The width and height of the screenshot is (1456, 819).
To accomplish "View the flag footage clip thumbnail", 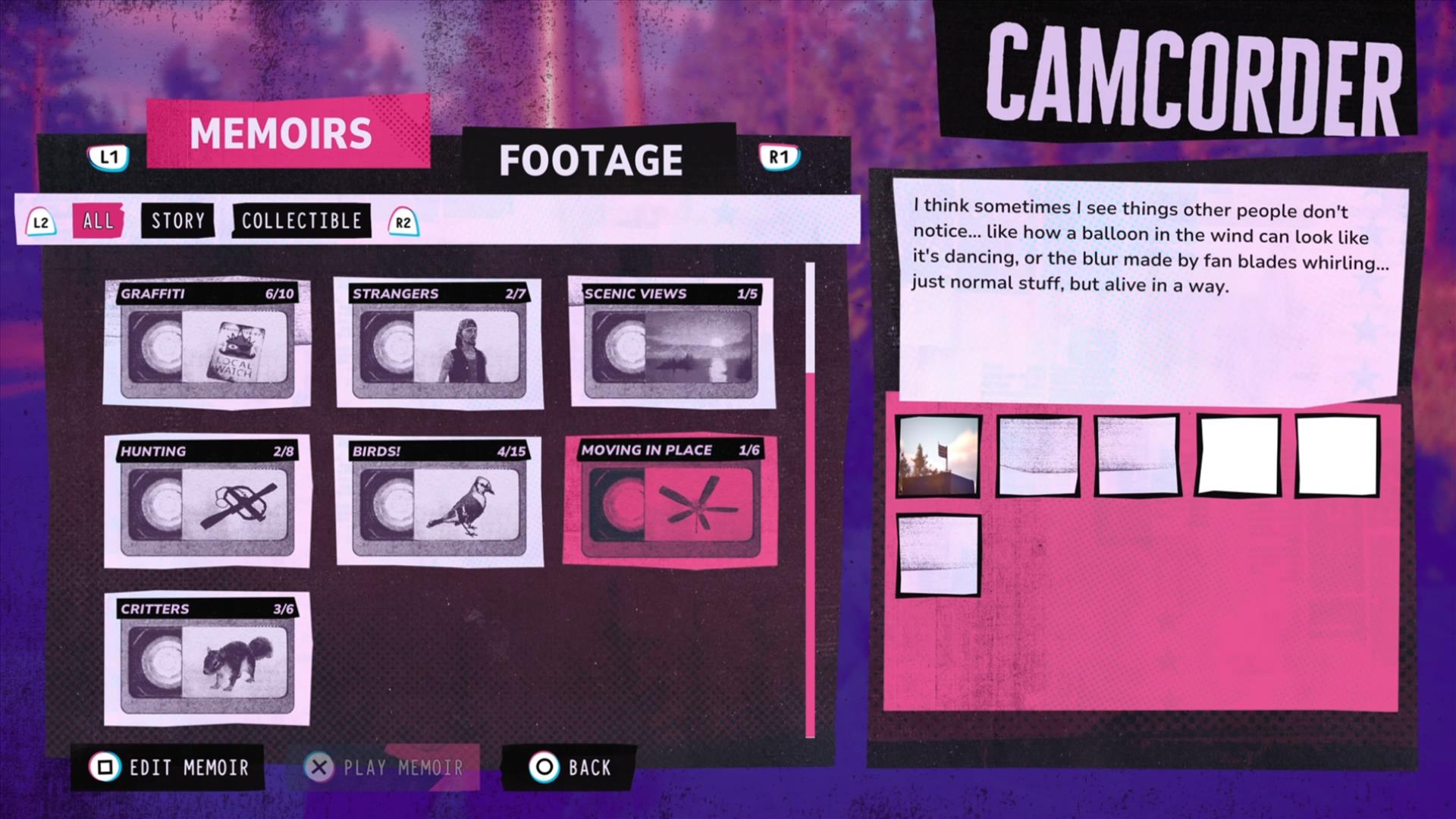I will point(938,456).
